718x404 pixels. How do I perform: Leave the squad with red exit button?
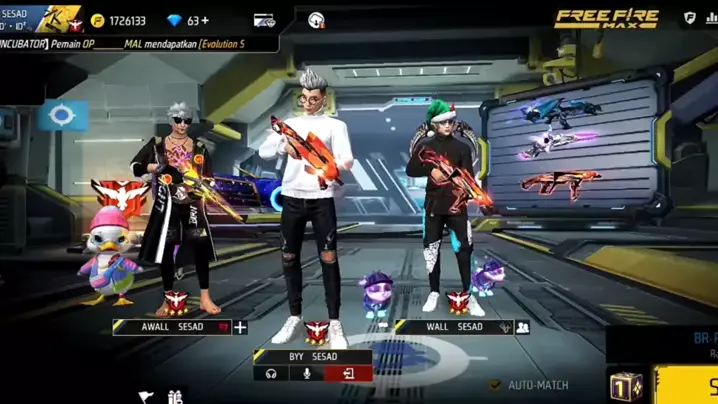click(347, 374)
